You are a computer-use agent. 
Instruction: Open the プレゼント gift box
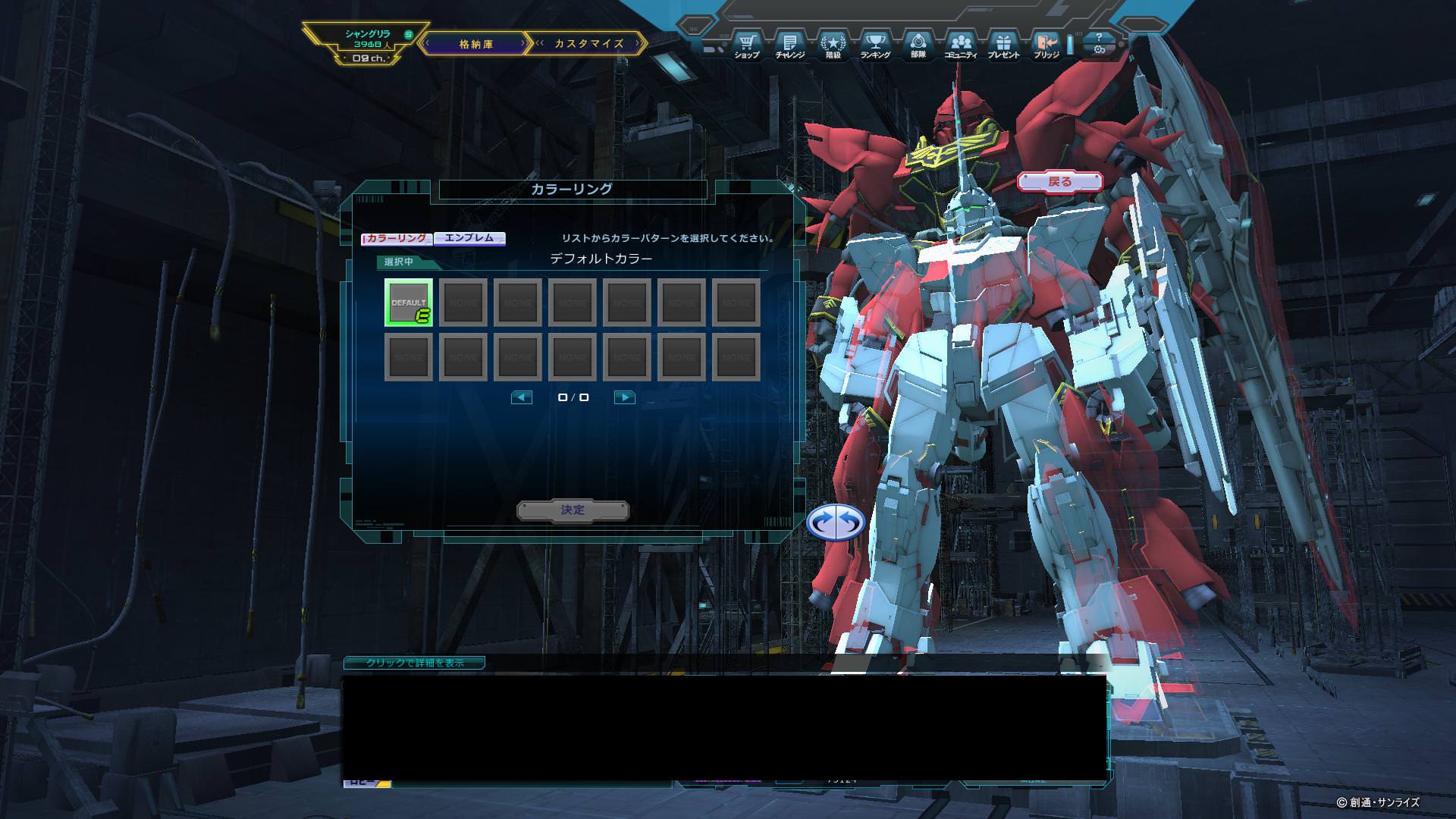(x=1003, y=45)
